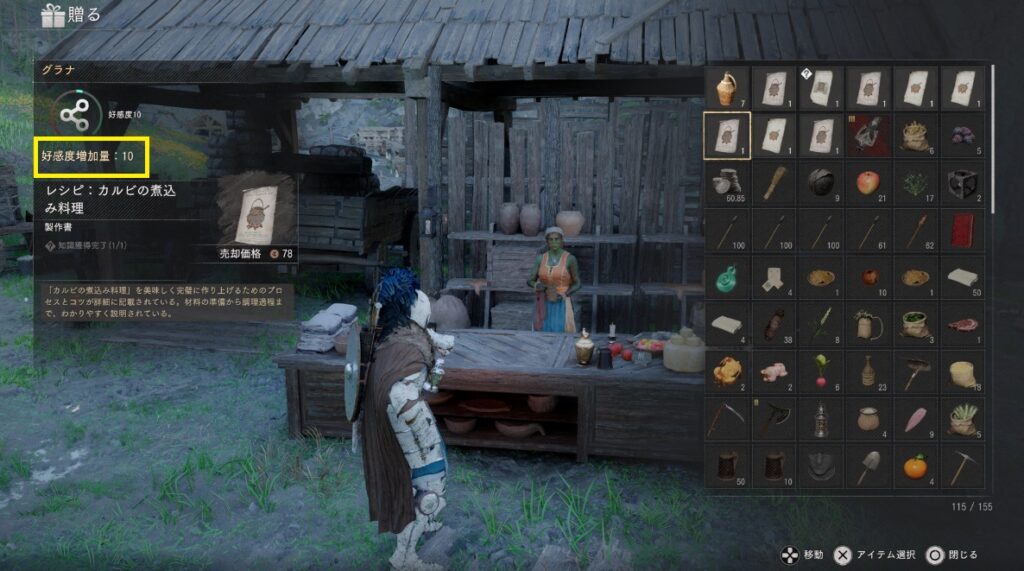The width and height of the screenshot is (1024, 571).
Task: Pick the red-backed armor item slot
Action: (x=868, y=135)
